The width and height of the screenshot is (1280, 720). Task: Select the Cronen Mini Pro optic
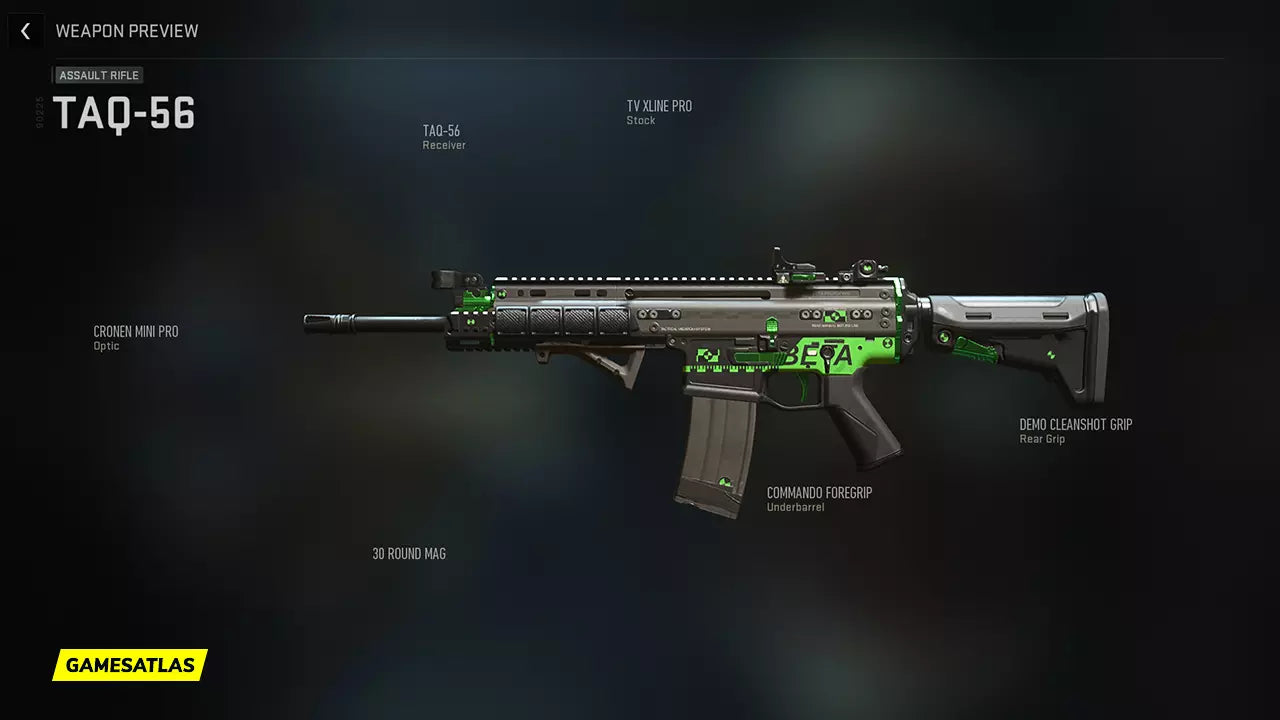(x=135, y=337)
